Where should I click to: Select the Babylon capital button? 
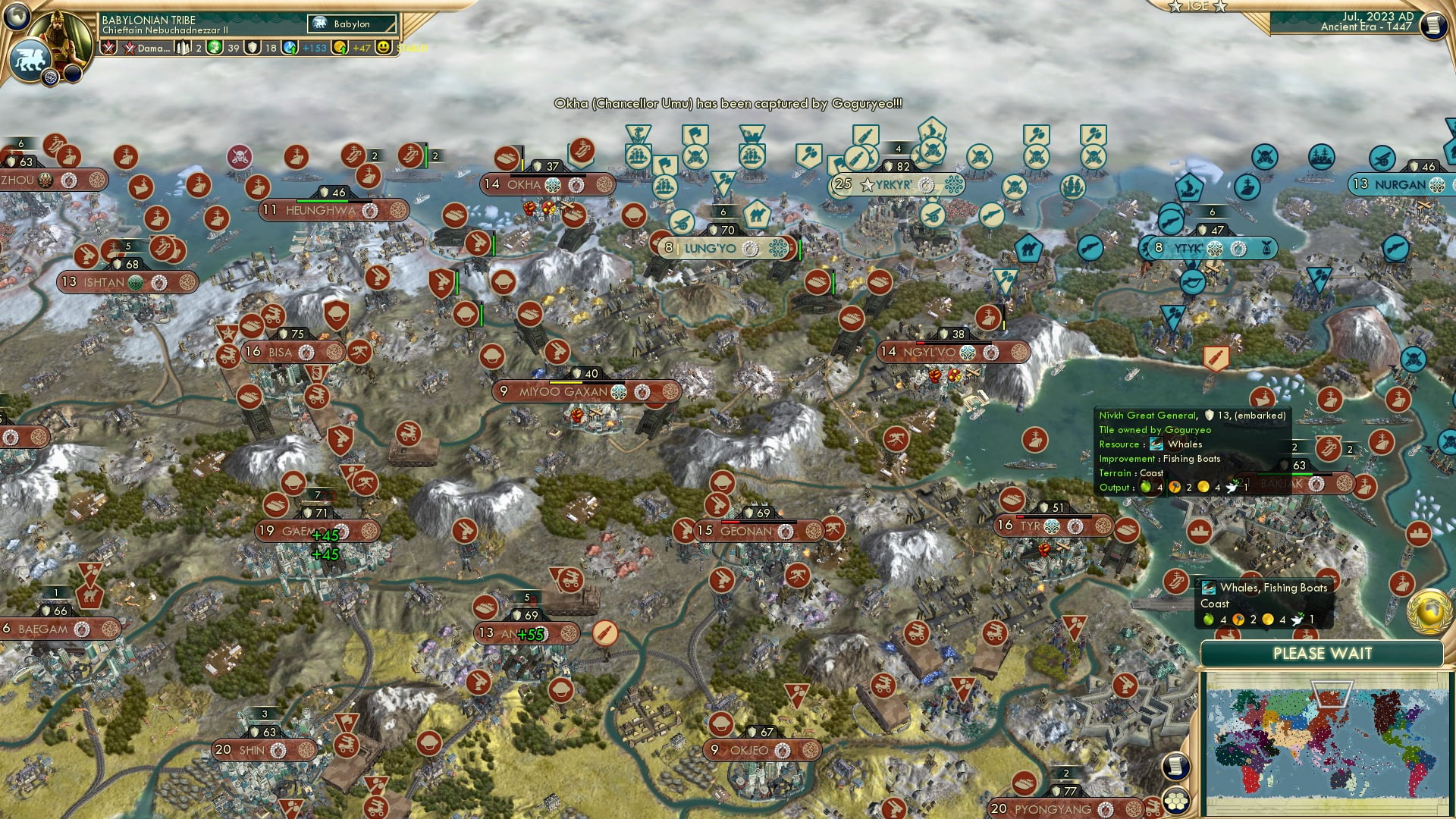(352, 24)
